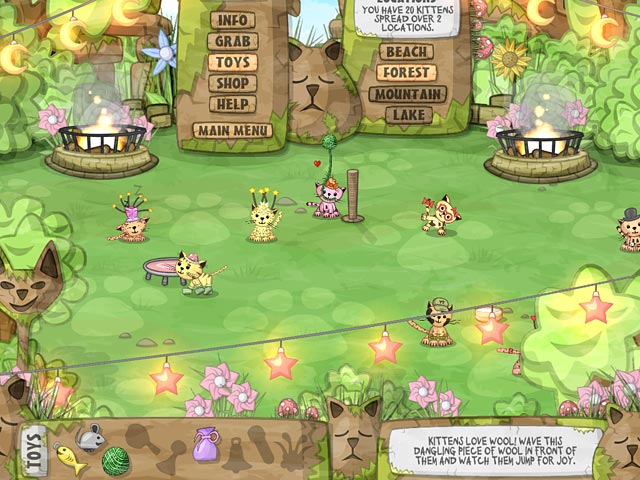640x480 pixels.
Task: Pick the yellow fish toy
Action: 69,459
